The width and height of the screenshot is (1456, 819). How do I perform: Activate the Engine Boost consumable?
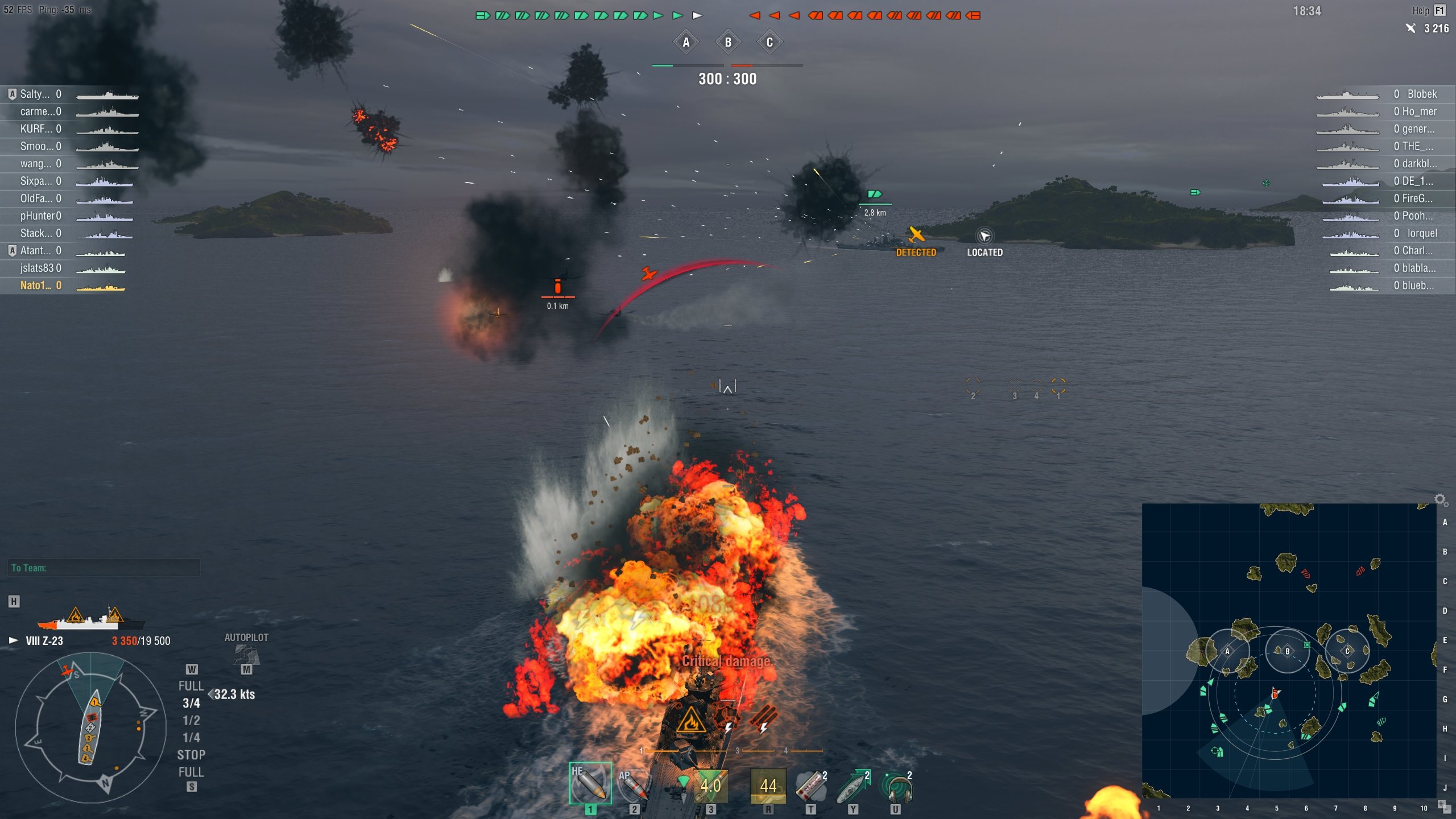click(x=853, y=785)
